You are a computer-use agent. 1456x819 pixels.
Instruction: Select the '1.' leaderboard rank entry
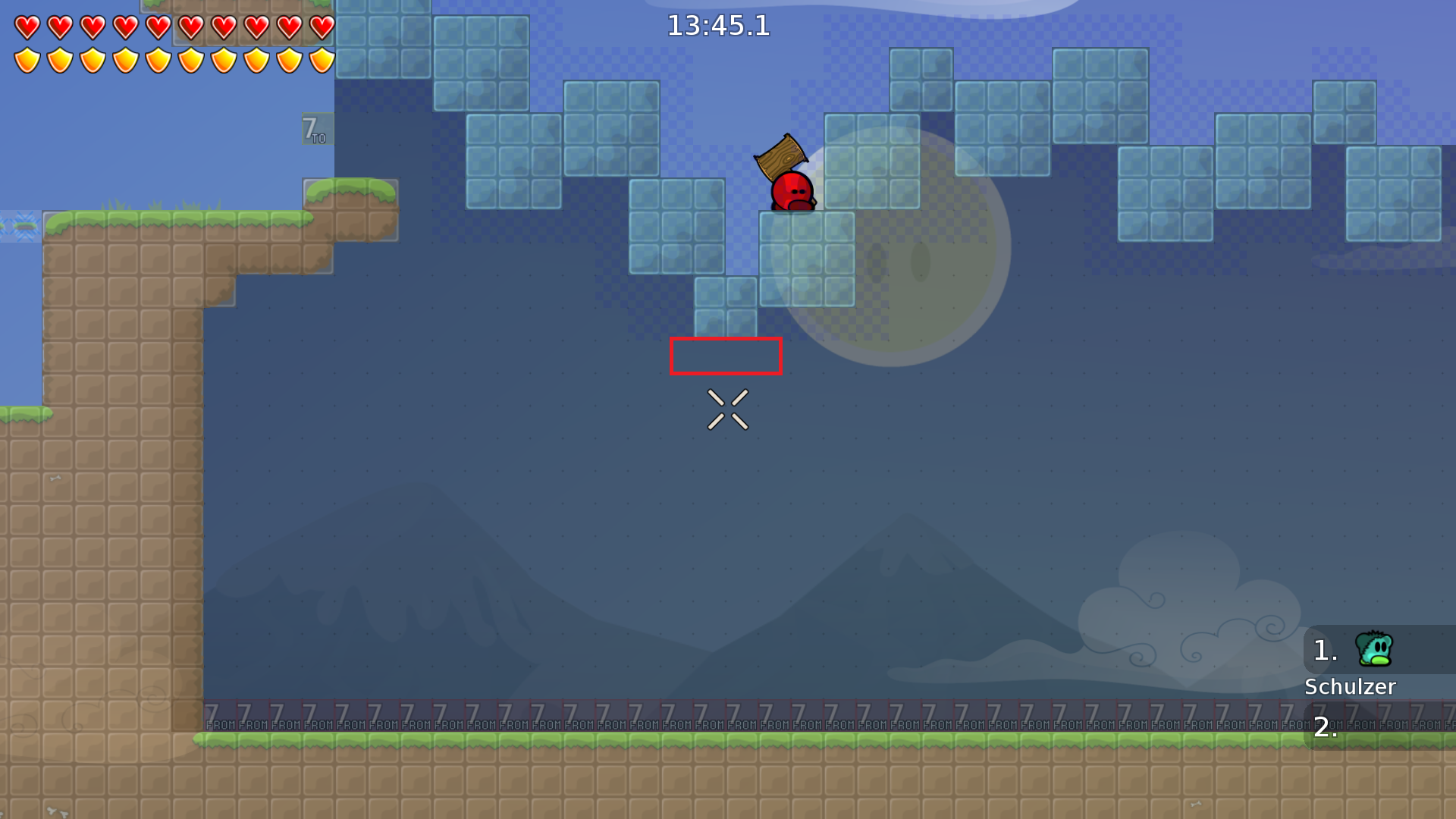click(1324, 650)
